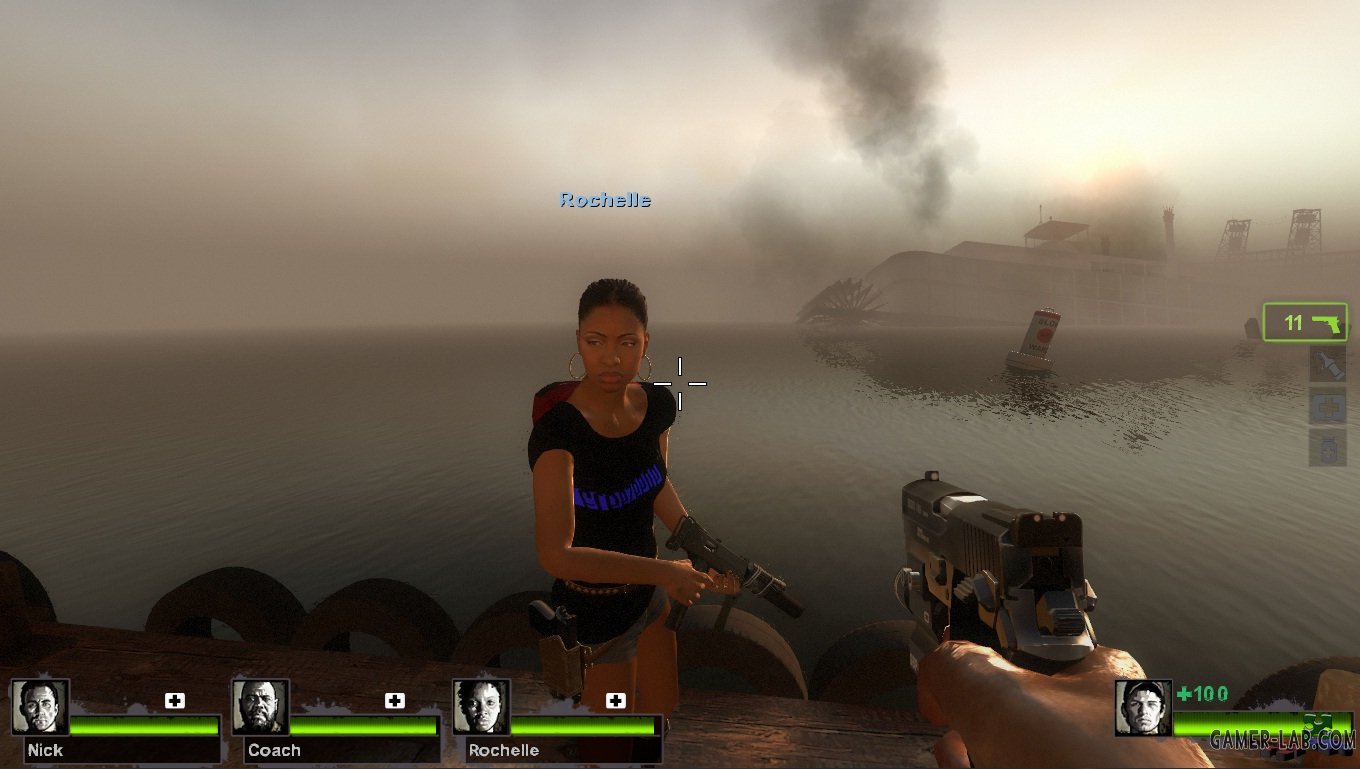Select the pain pills bottle slot
The image size is (1360, 769).
pyautogui.click(x=1328, y=447)
